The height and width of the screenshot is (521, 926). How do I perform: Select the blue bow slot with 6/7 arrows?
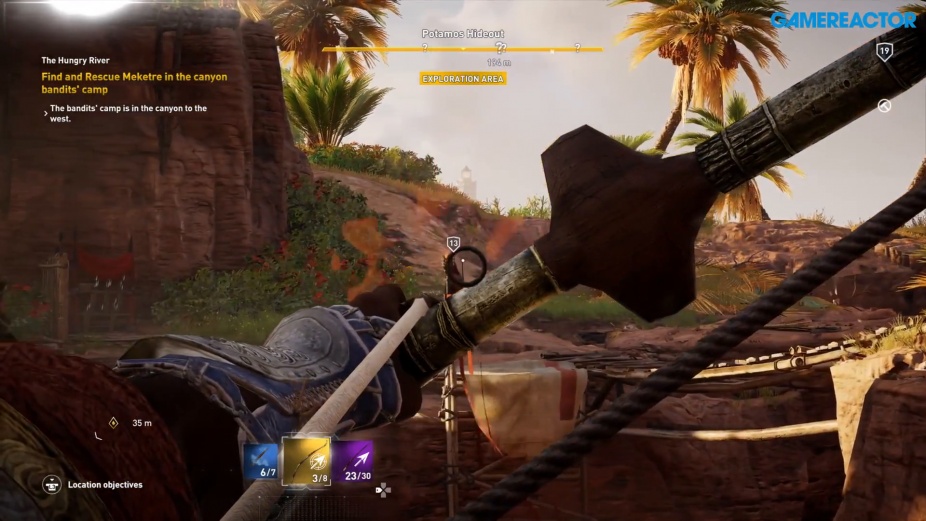(x=261, y=462)
